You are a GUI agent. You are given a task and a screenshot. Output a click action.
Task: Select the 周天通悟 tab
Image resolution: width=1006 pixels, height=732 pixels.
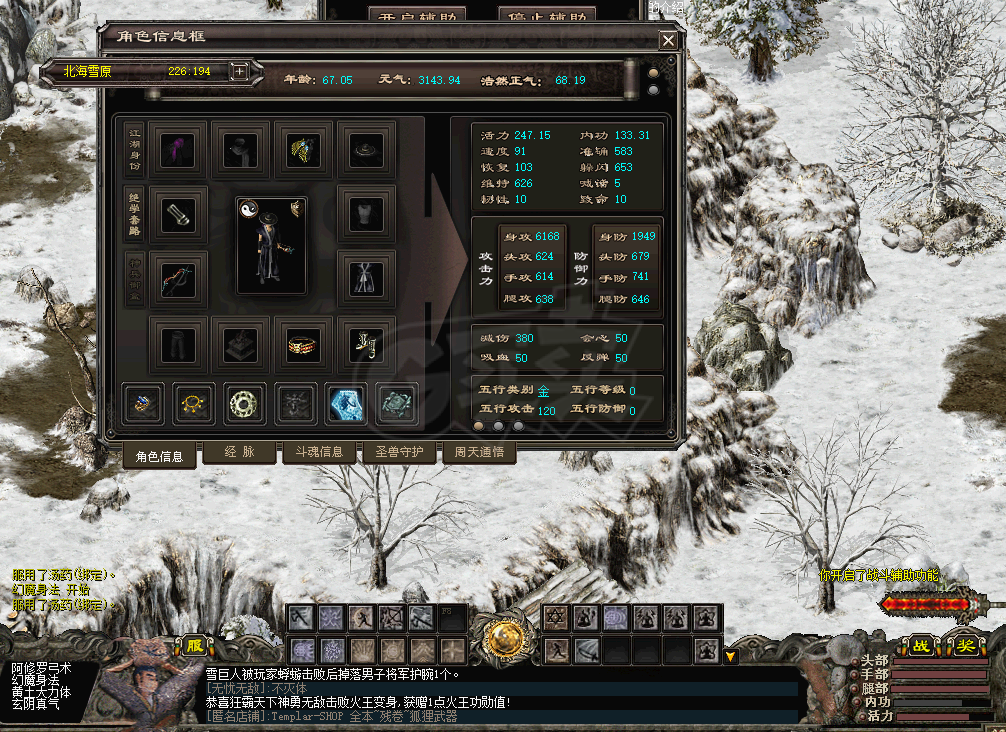pyautogui.click(x=478, y=452)
